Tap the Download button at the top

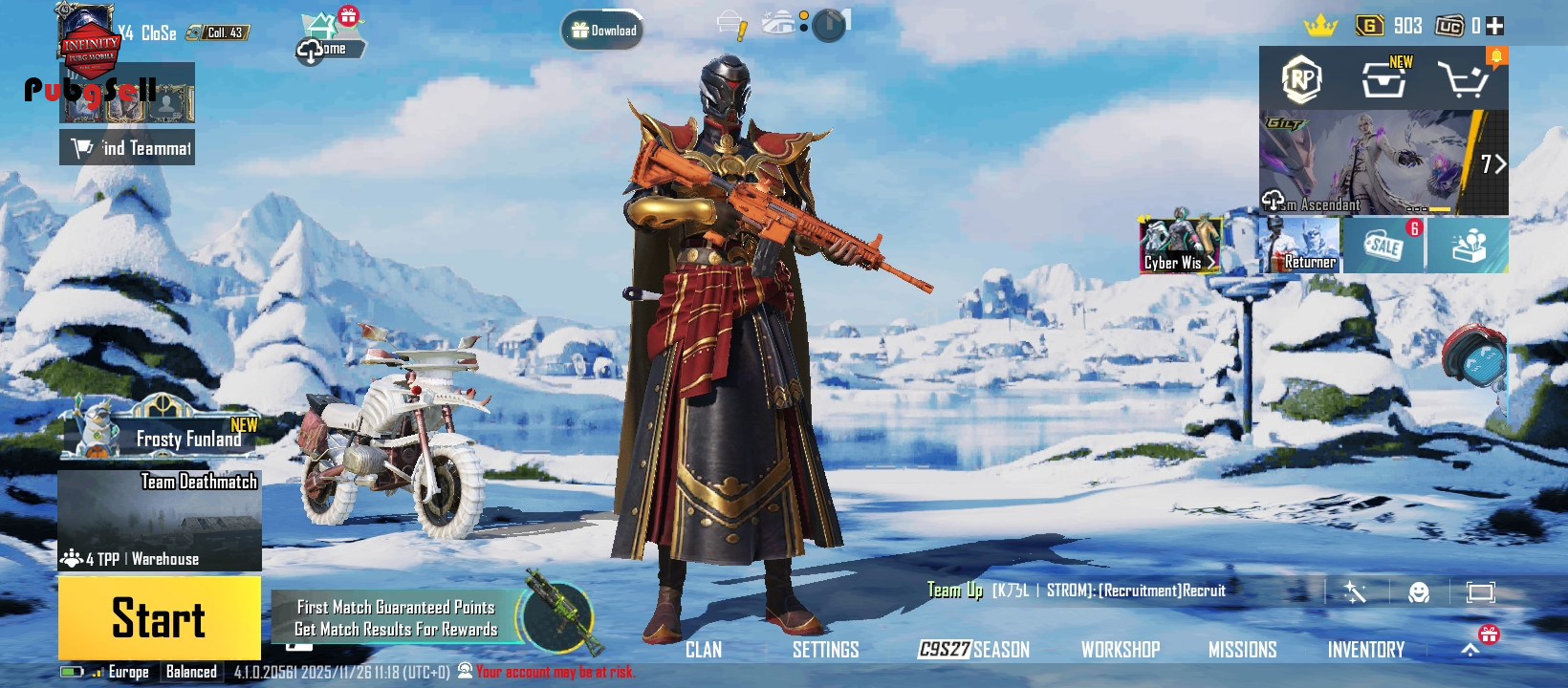[x=602, y=31]
